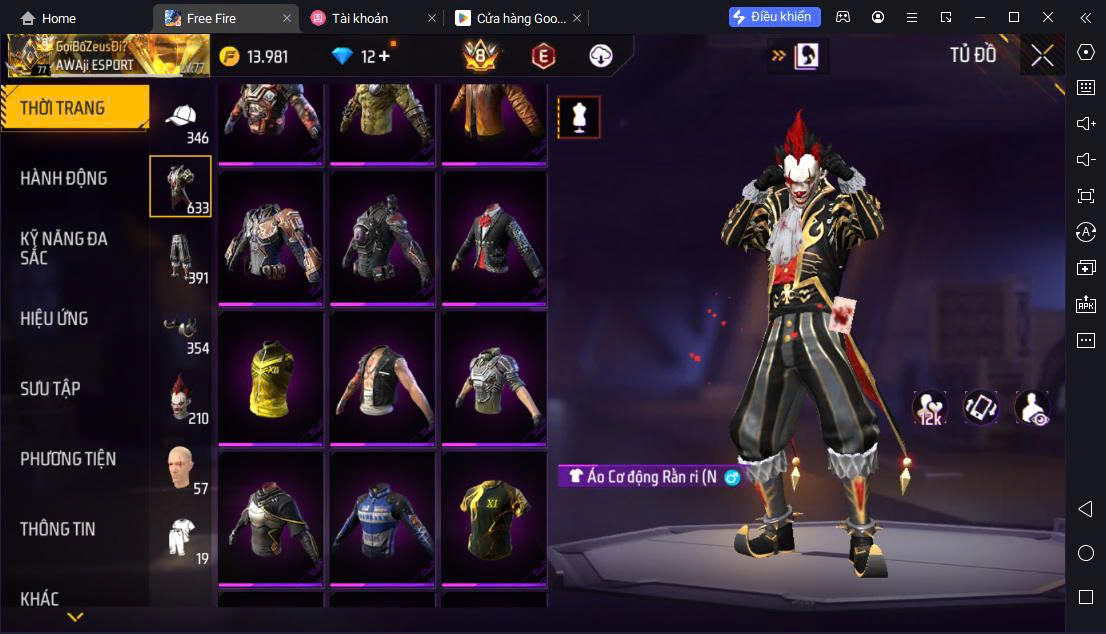Open the THÔNG TIN tab
The image size is (1106, 634).
pyautogui.click(x=58, y=529)
